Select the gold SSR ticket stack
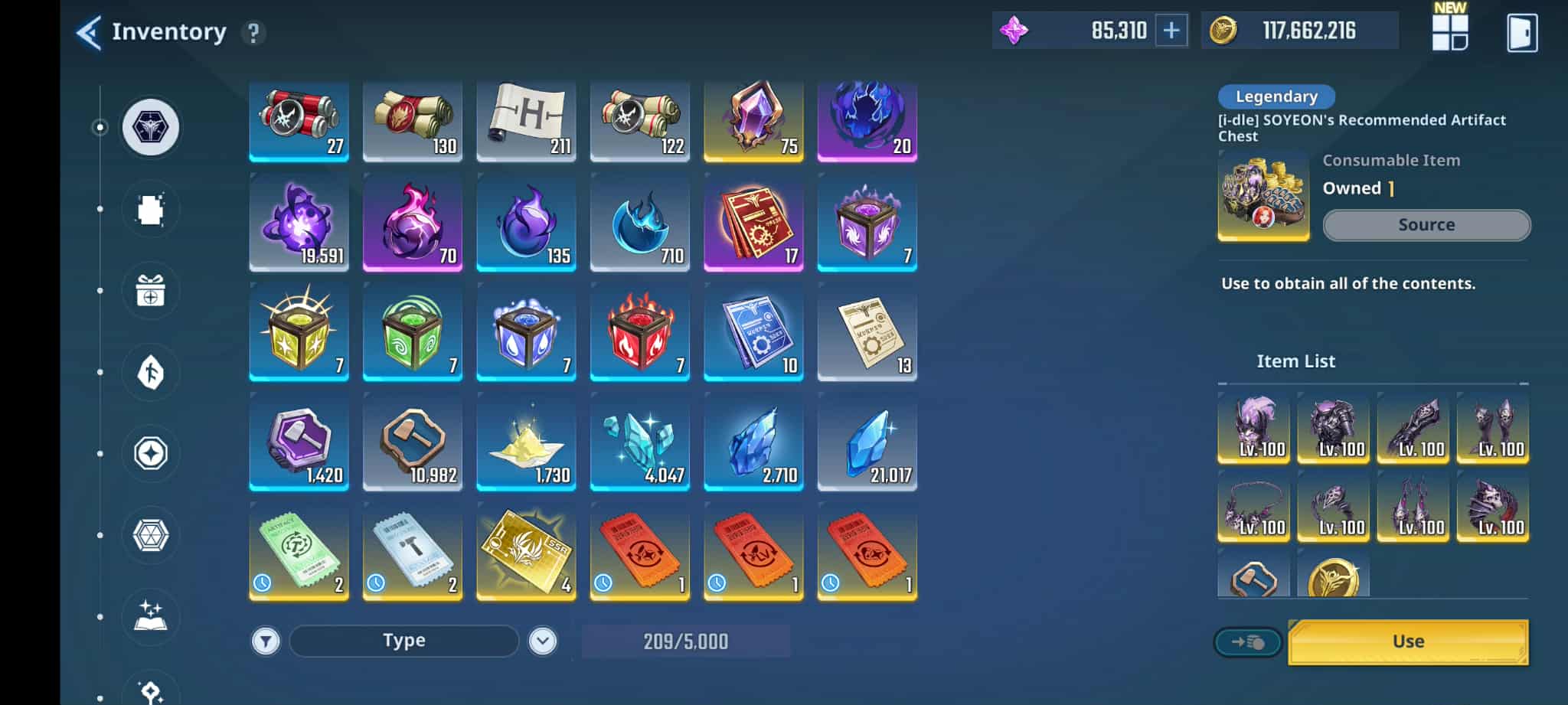The height and width of the screenshot is (705, 1568). click(x=526, y=552)
